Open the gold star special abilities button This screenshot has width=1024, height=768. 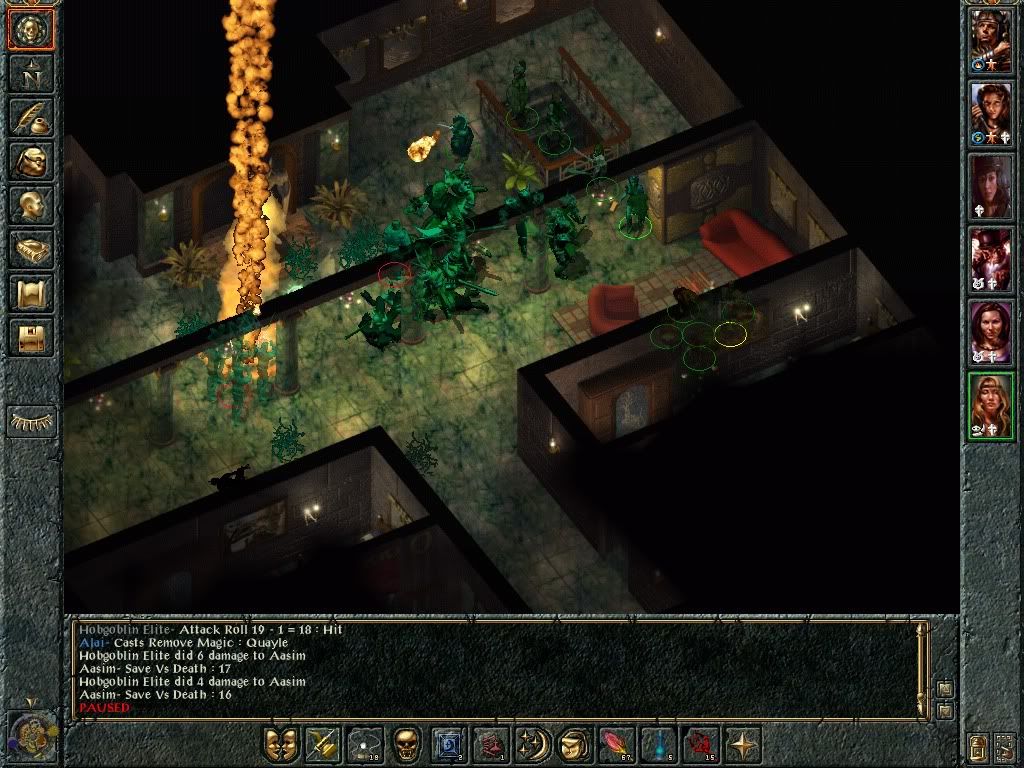pos(741,745)
